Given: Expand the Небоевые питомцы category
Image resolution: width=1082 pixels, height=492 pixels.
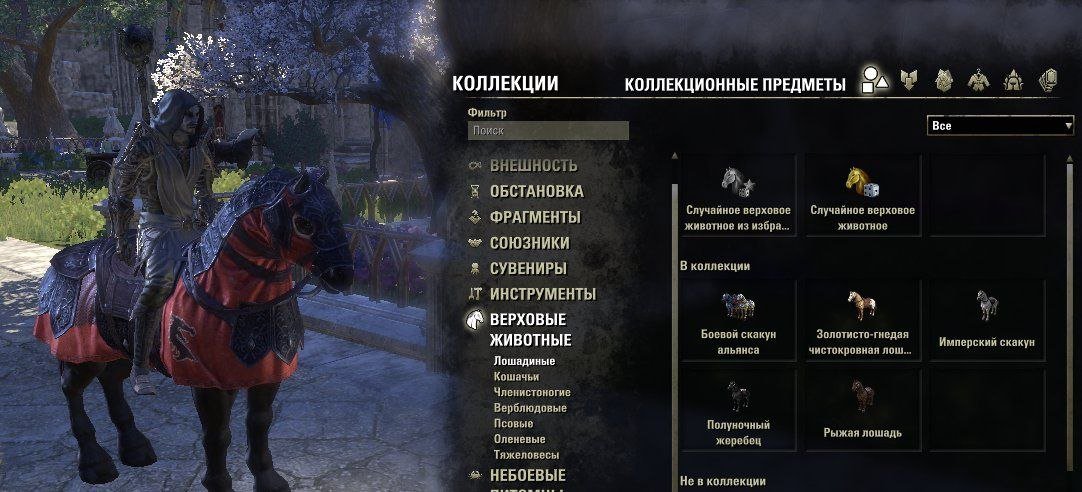Looking at the screenshot, I should [527, 476].
